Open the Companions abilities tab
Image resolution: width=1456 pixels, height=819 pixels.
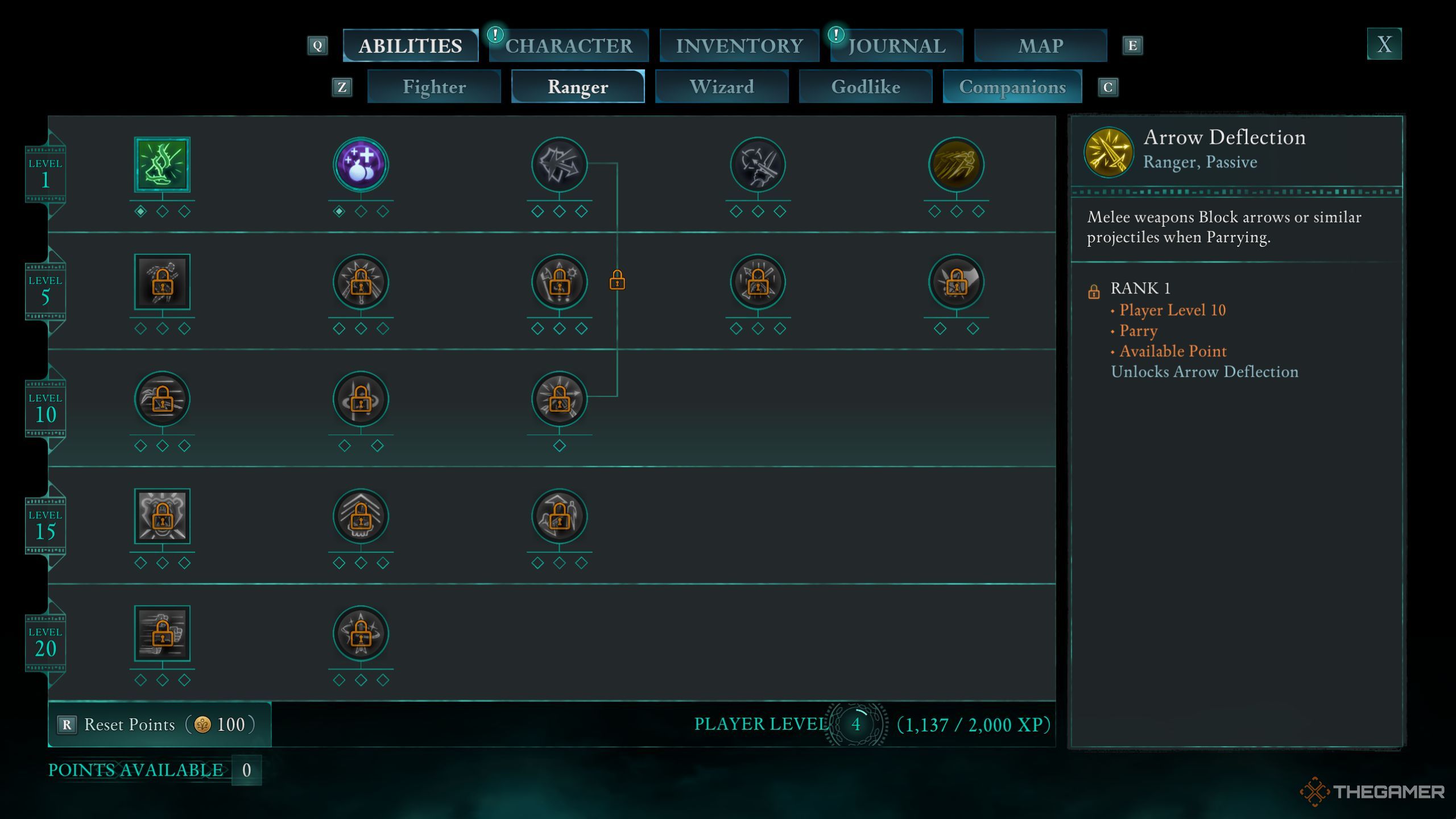pyautogui.click(x=1012, y=87)
